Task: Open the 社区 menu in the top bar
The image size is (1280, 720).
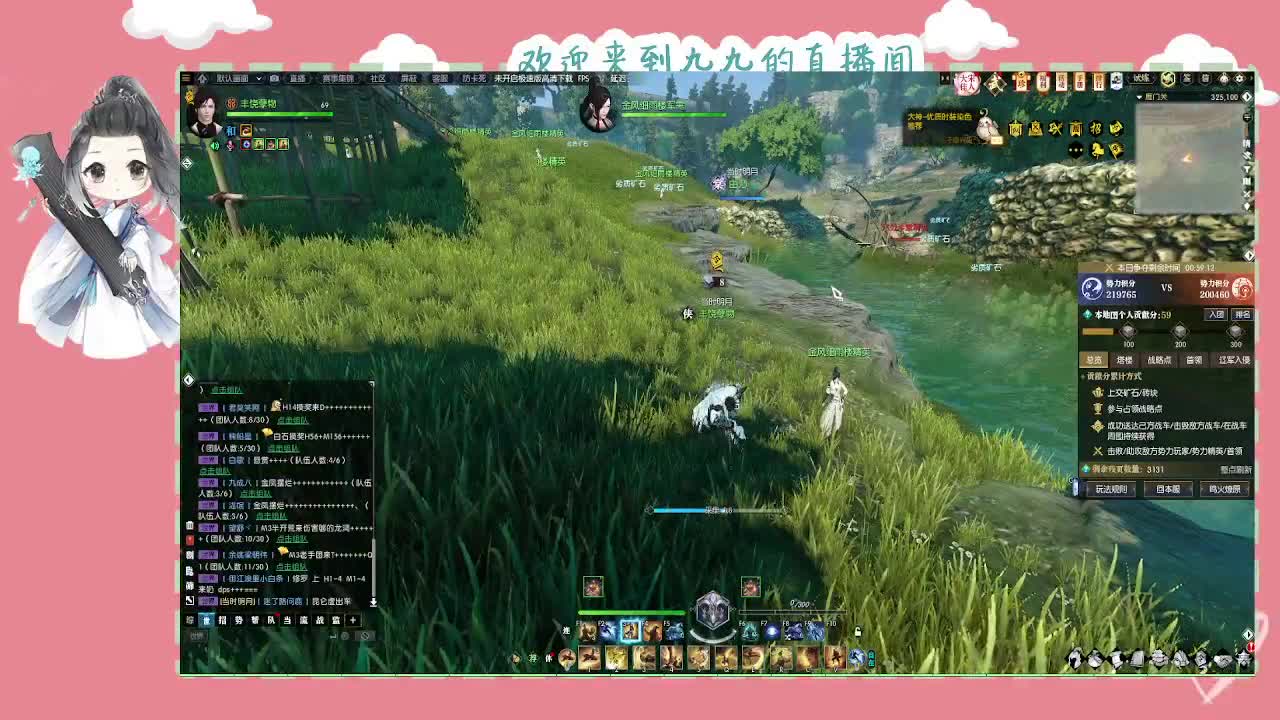Action: click(x=376, y=77)
